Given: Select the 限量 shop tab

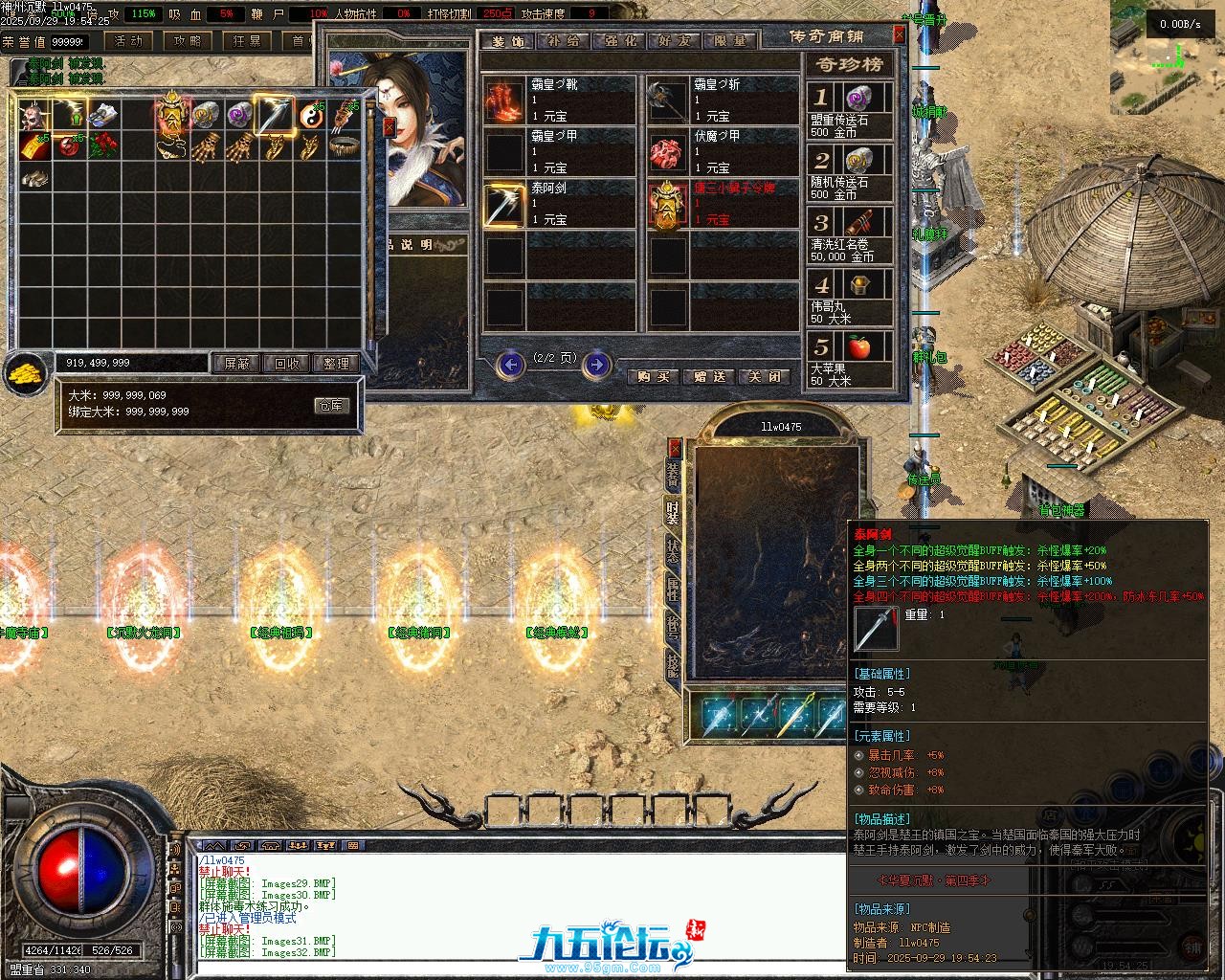Looking at the screenshot, I should (730, 41).
